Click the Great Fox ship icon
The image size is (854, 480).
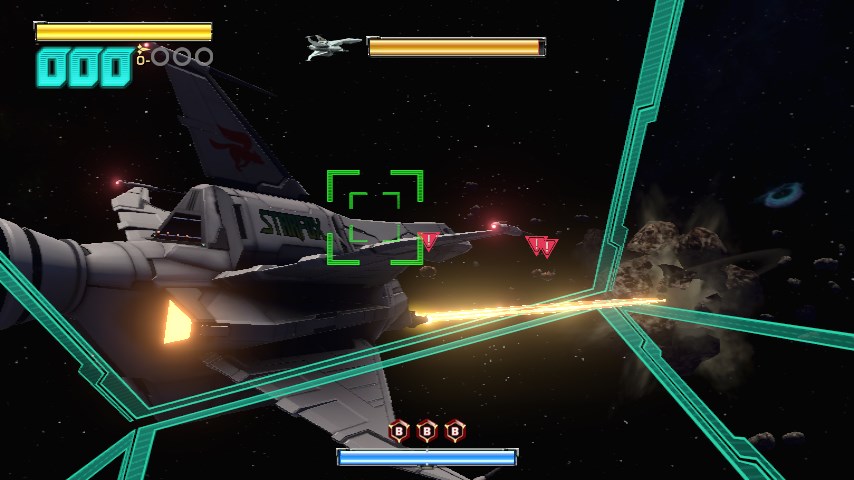coord(332,46)
